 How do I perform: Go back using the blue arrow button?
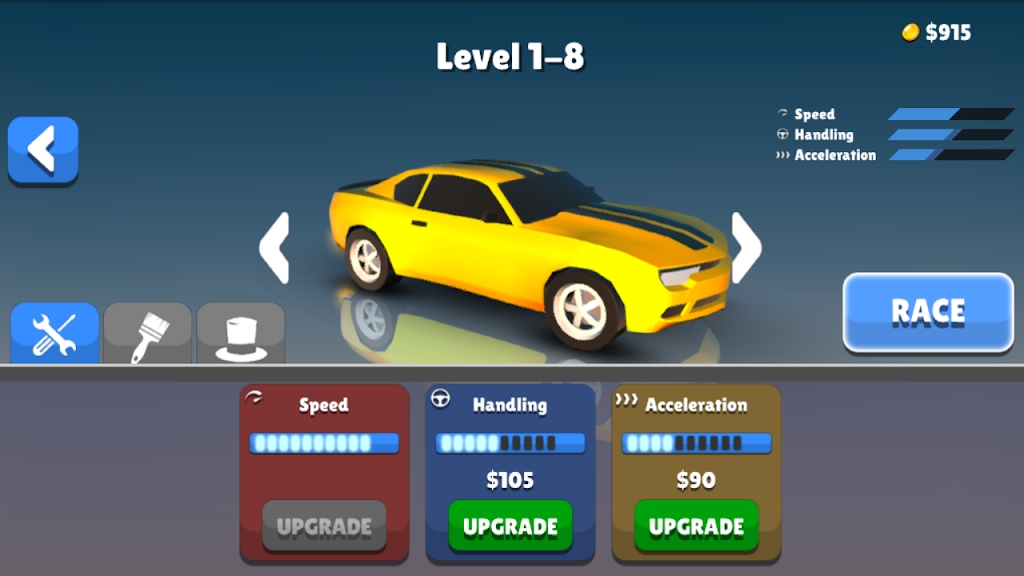43,150
